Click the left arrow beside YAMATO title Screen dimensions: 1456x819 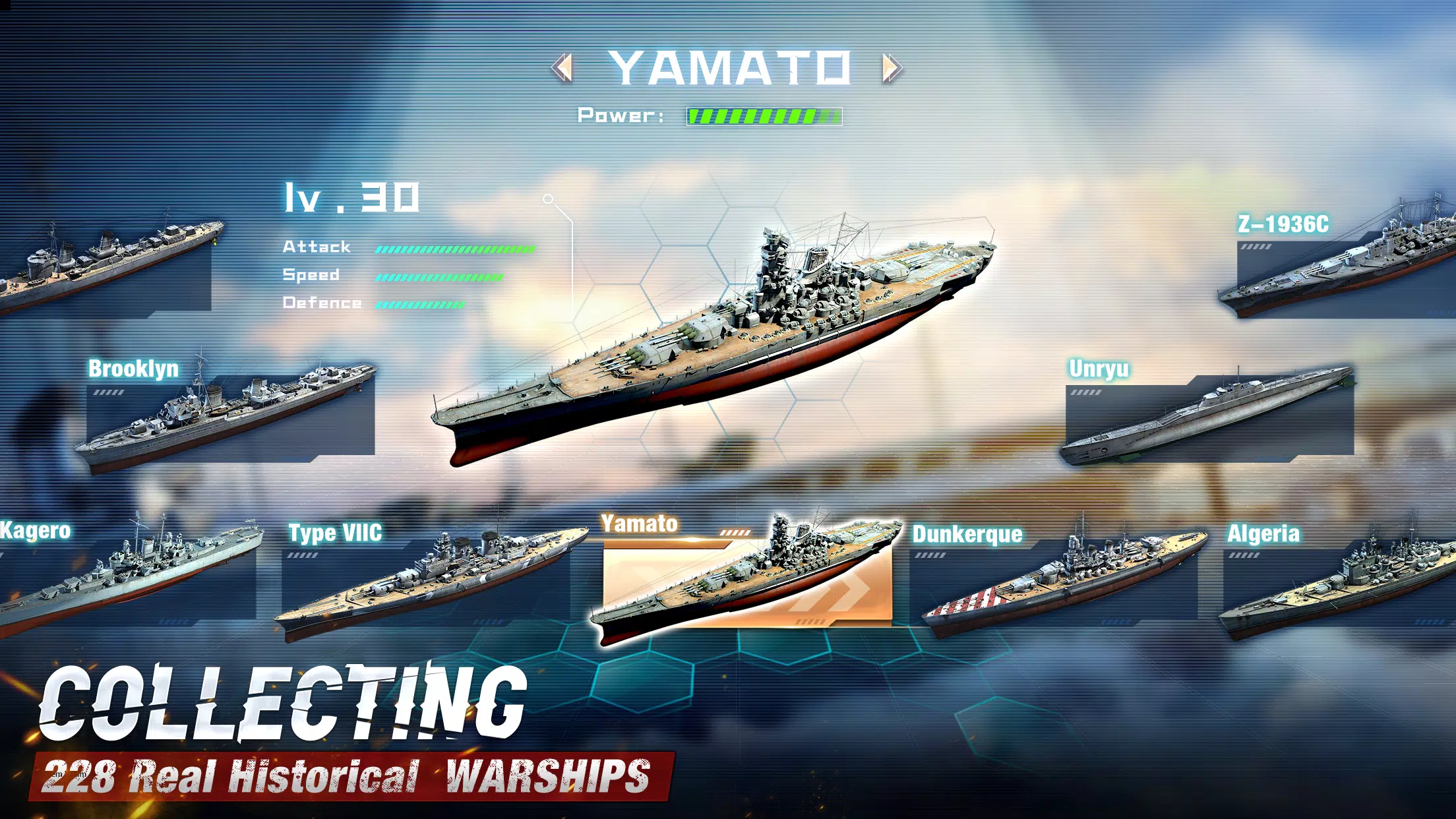561,67
